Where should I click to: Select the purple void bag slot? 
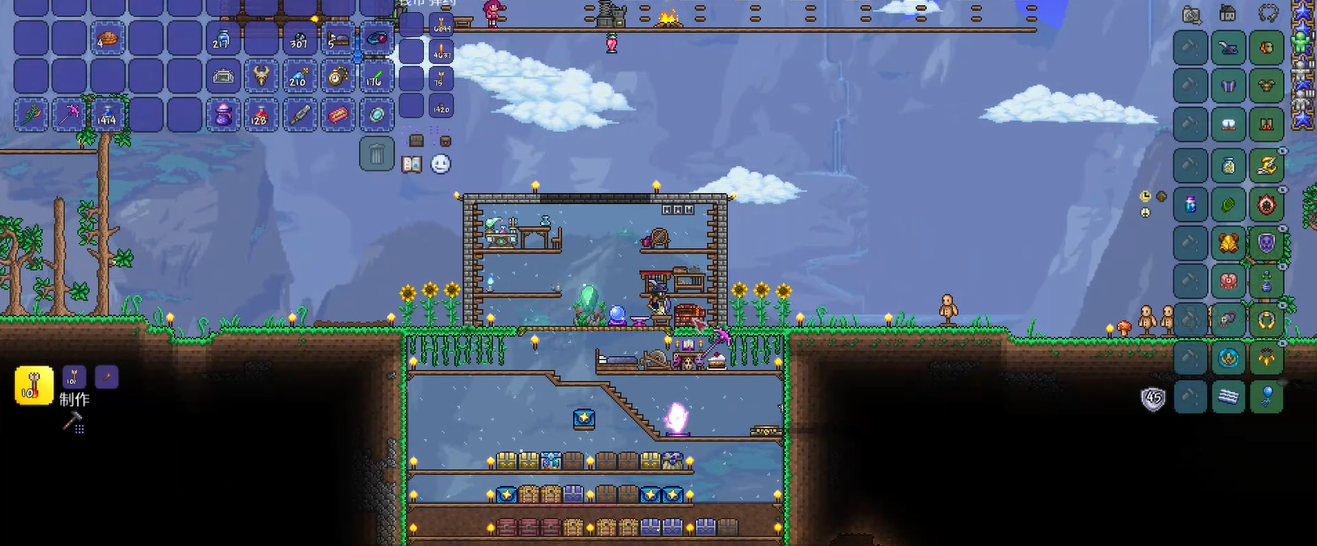(x=223, y=115)
